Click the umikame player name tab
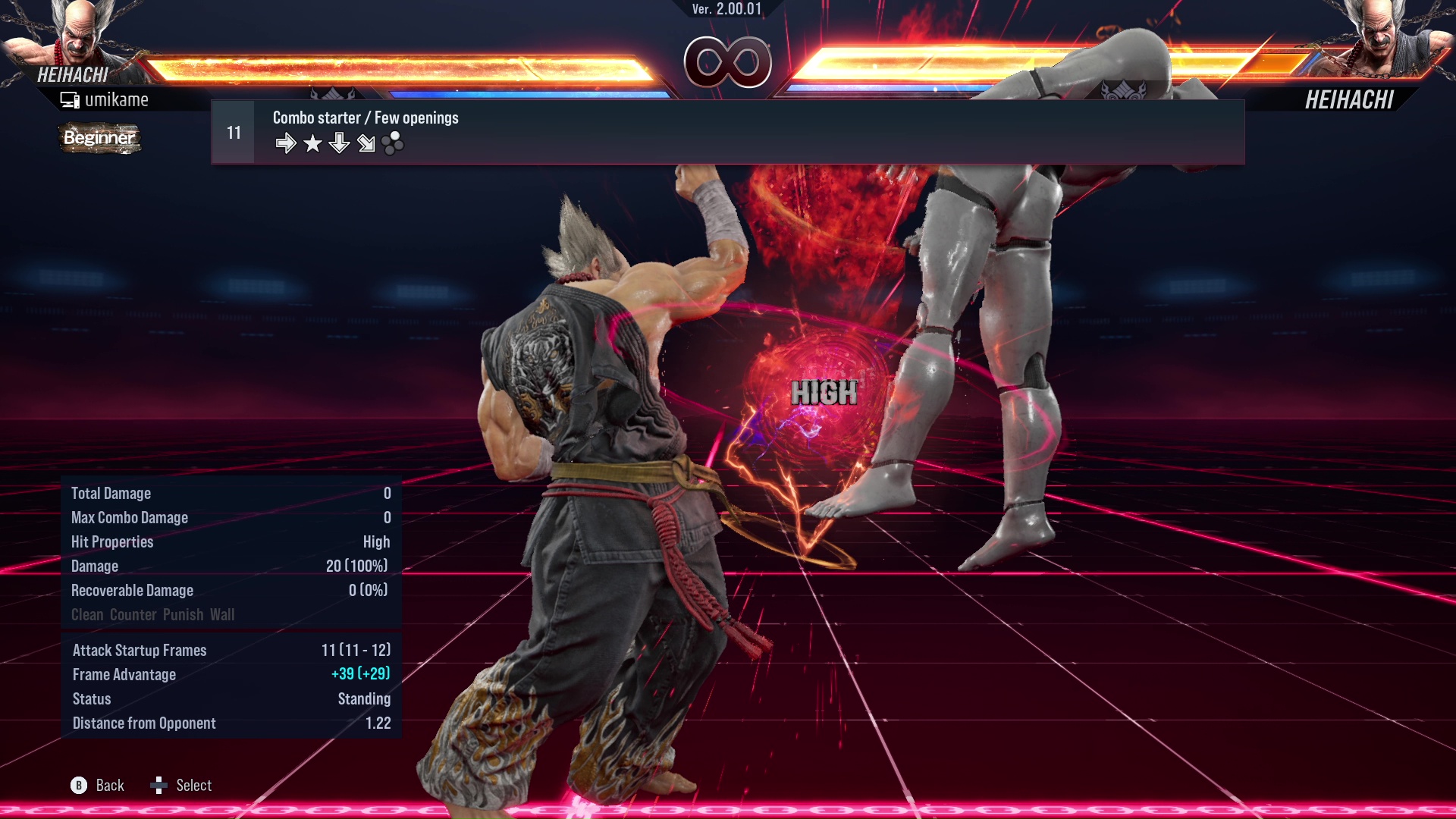 coord(118,99)
